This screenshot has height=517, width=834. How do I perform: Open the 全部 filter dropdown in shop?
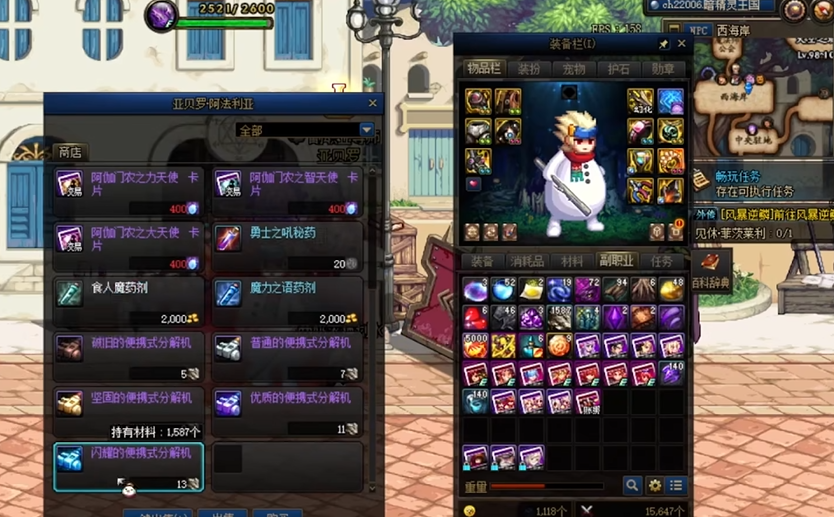366,130
